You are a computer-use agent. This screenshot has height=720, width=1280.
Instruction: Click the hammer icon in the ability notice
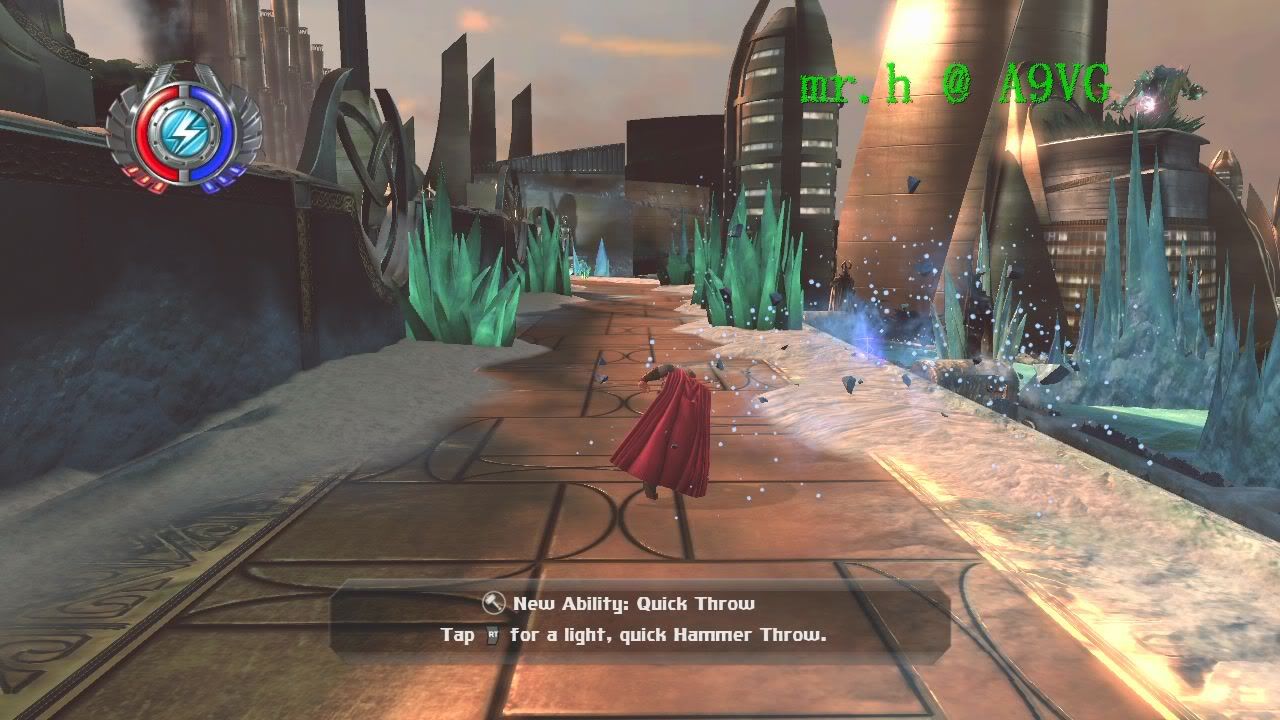point(494,603)
